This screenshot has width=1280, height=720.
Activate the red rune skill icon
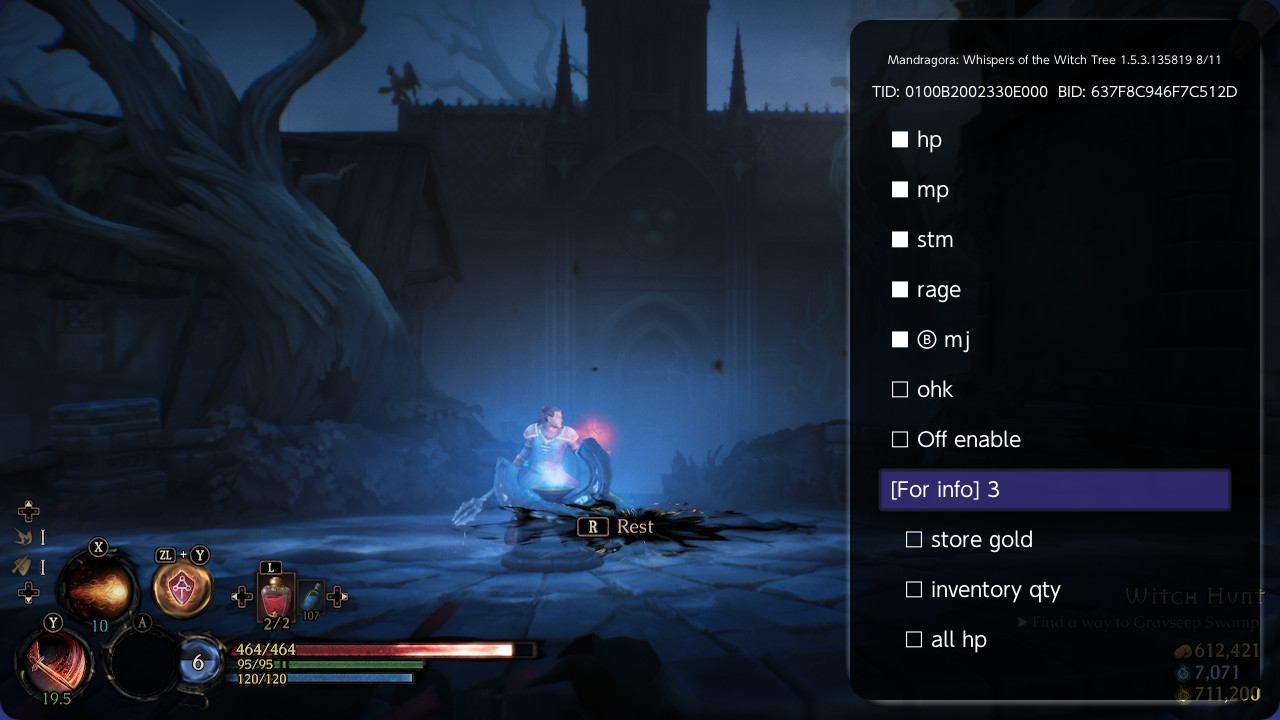[x=182, y=589]
